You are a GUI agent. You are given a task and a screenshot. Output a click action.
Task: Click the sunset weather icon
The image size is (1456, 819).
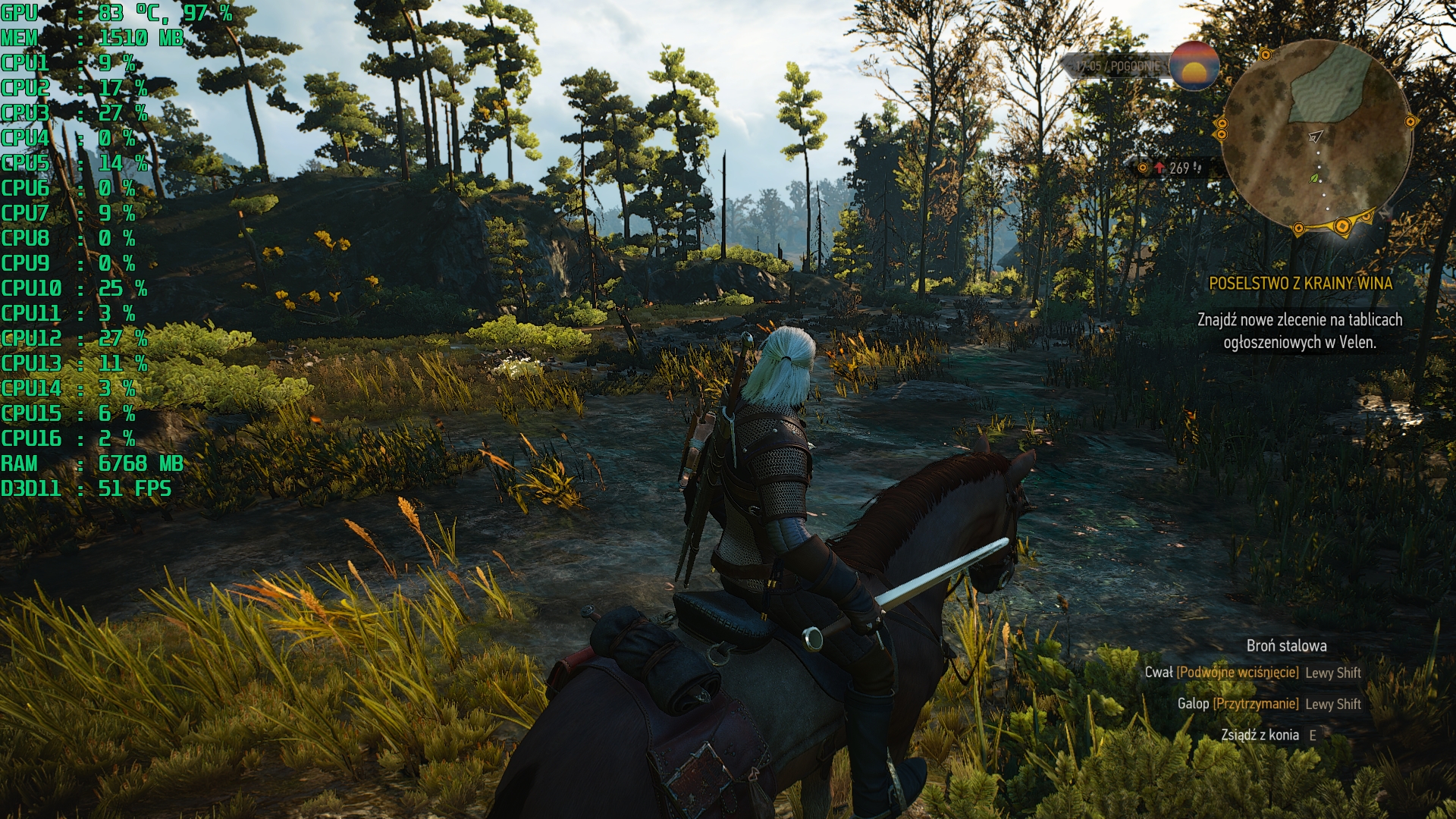point(1194,66)
